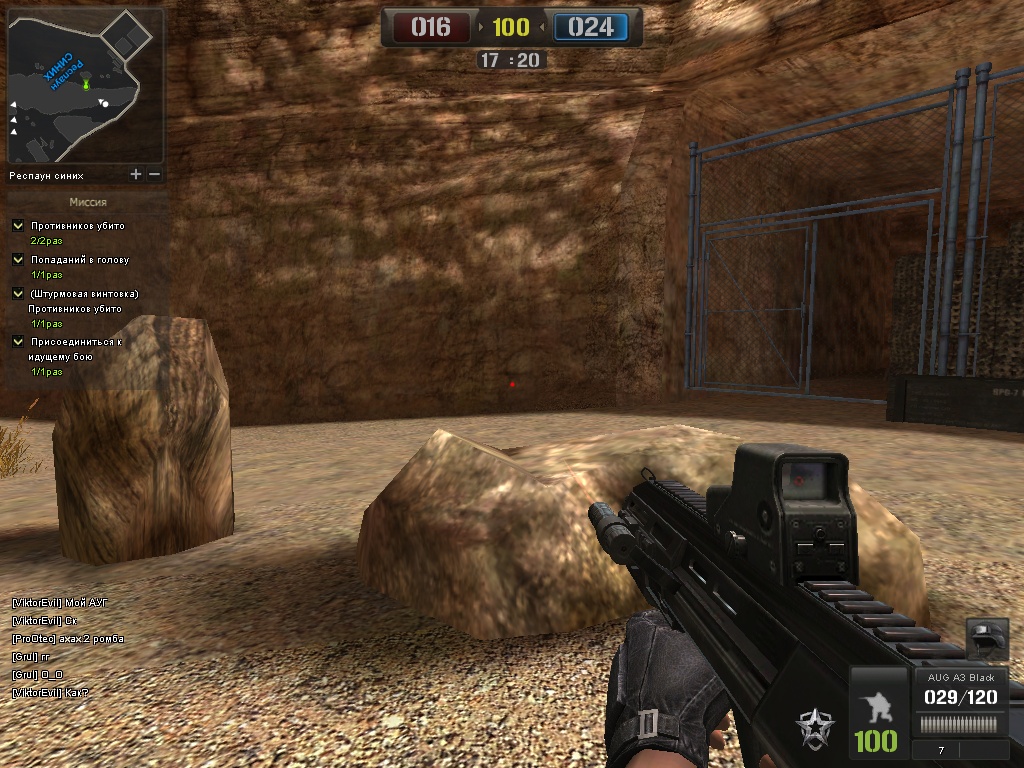Toggle the "Попаданий в голову" mission checkbox

coord(18,260)
